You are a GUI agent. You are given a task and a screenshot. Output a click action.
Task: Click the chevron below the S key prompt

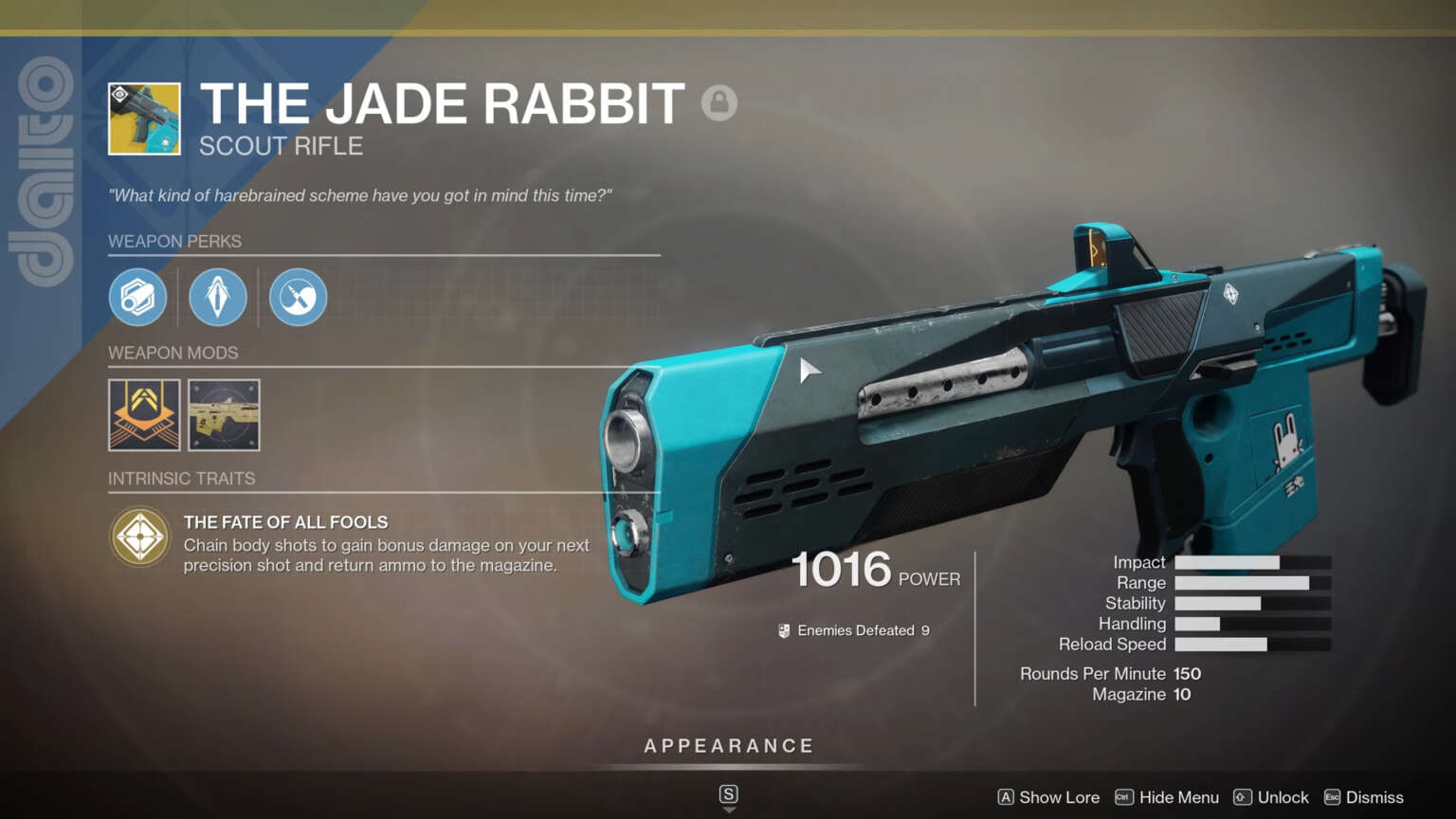728,809
